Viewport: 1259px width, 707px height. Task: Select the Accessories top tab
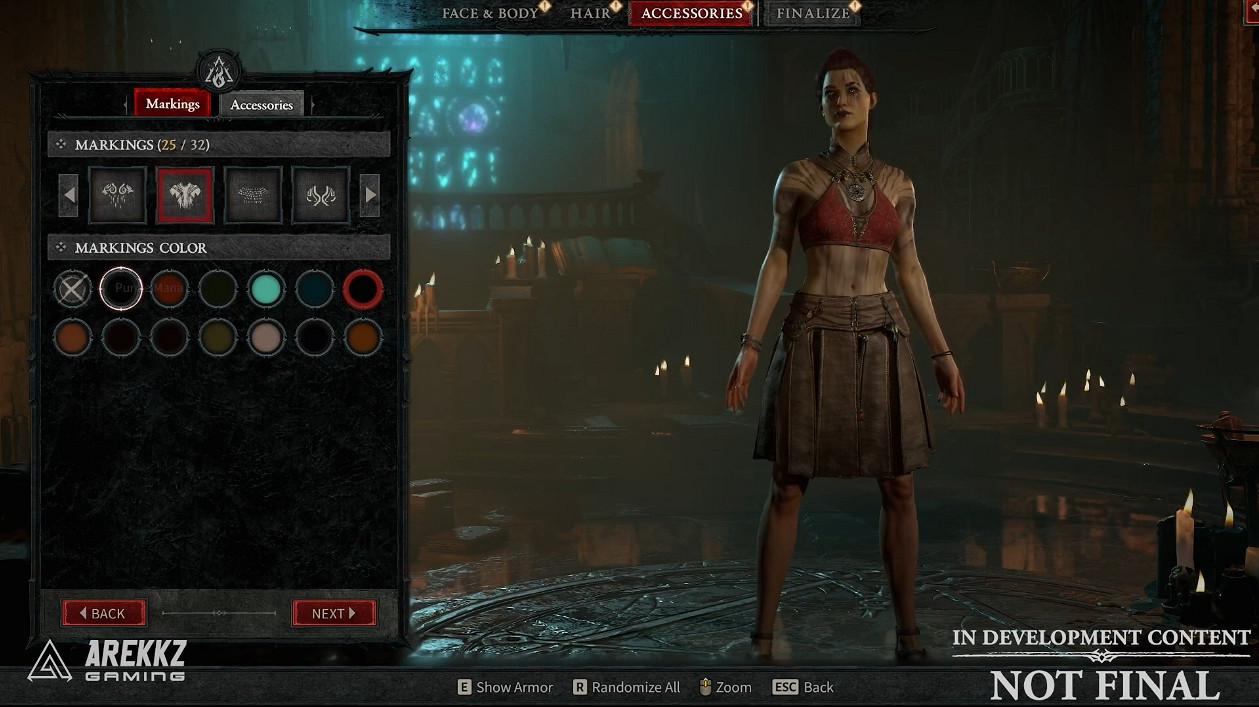[691, 13]
